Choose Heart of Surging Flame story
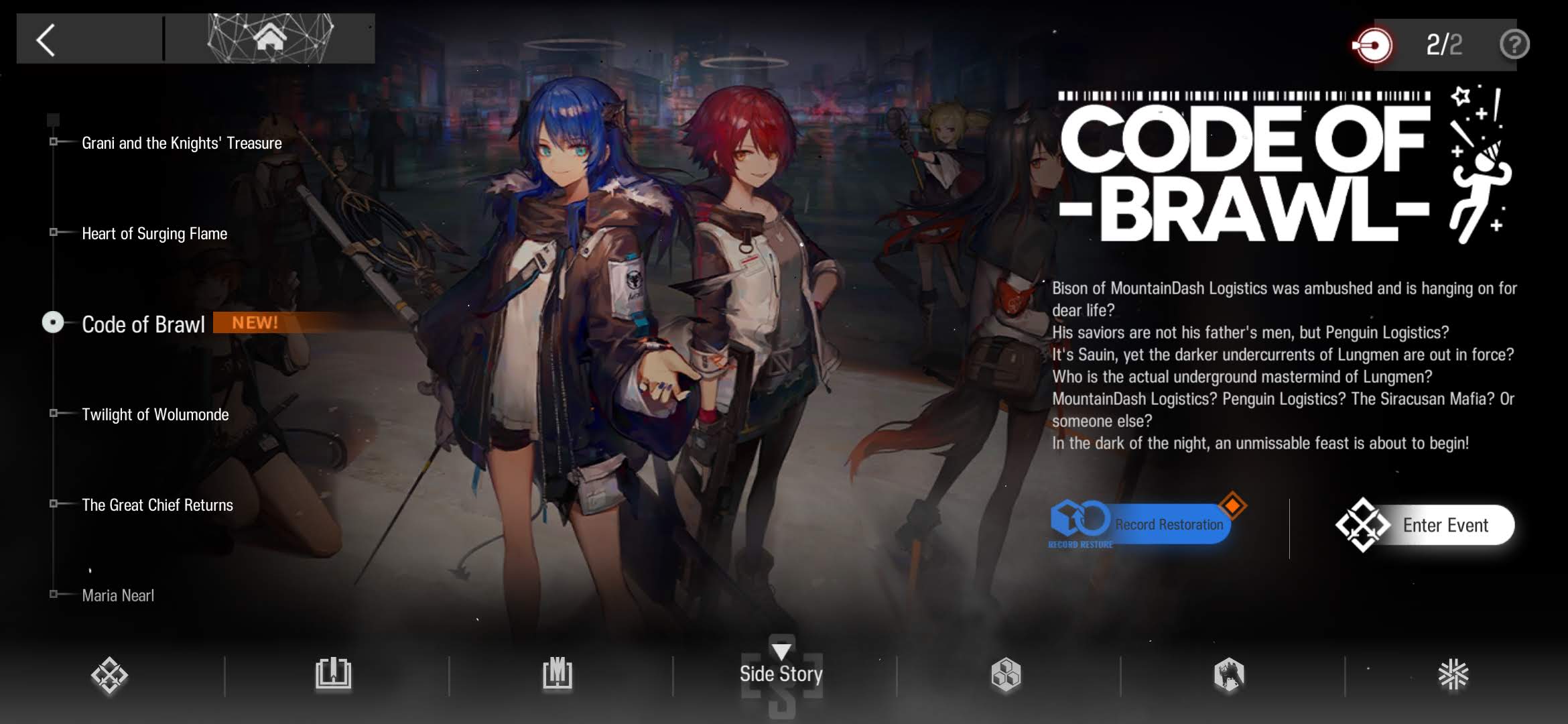 154,233
